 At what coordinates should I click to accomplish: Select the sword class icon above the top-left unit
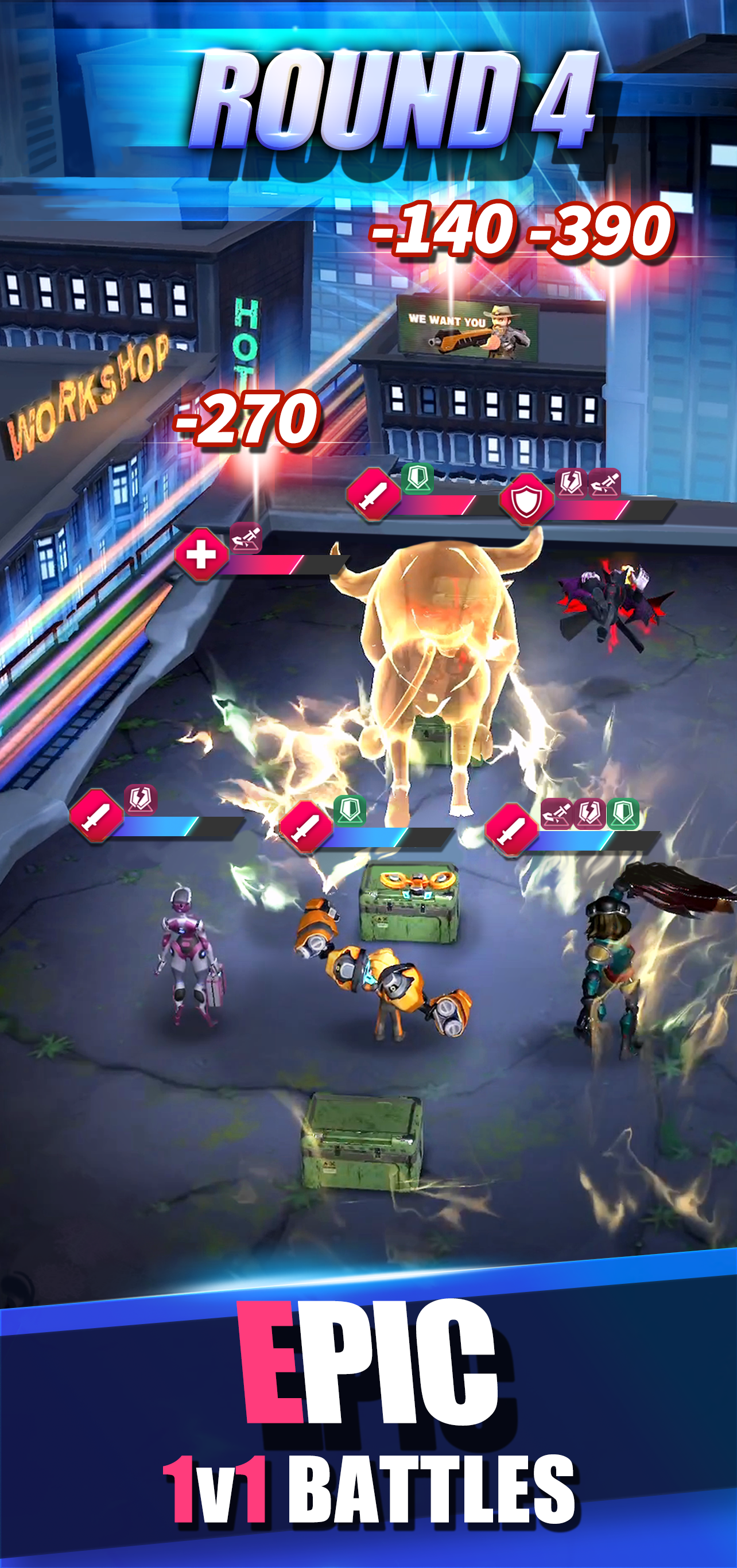373,499
